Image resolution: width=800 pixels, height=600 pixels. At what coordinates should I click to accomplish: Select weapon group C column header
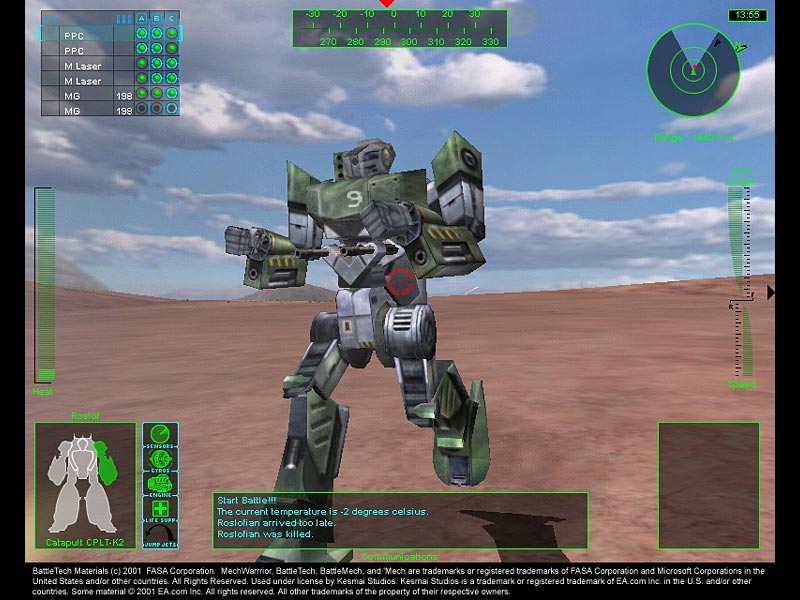[x=172, y=18]
